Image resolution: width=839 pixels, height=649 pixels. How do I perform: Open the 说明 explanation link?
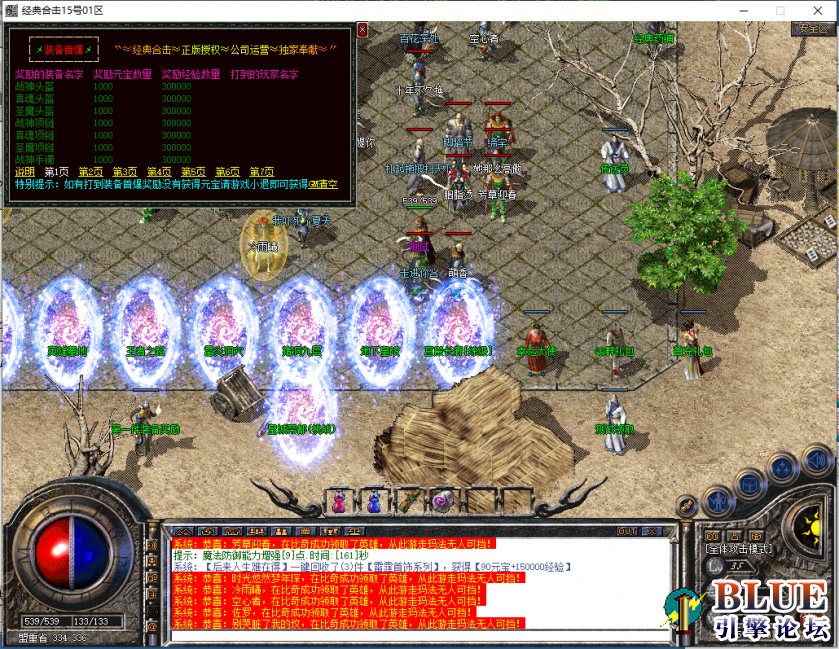tap(24, 172)
